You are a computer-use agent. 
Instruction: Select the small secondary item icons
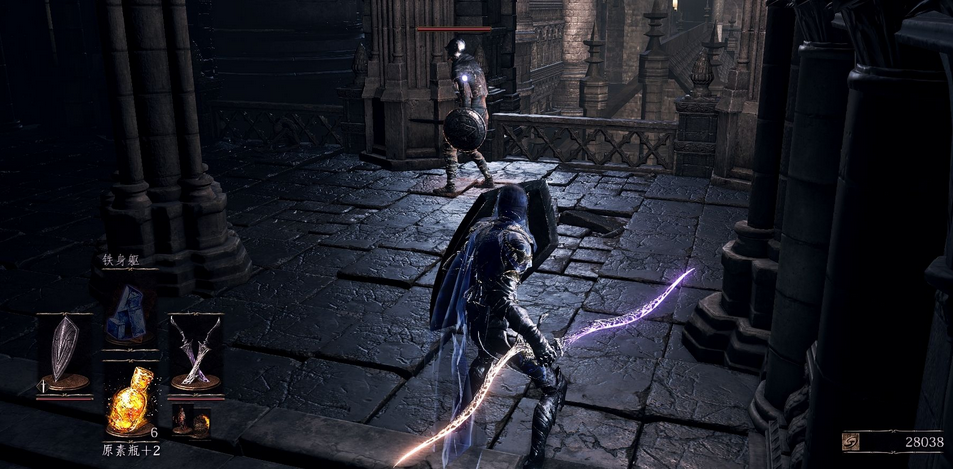click(192, 422)
